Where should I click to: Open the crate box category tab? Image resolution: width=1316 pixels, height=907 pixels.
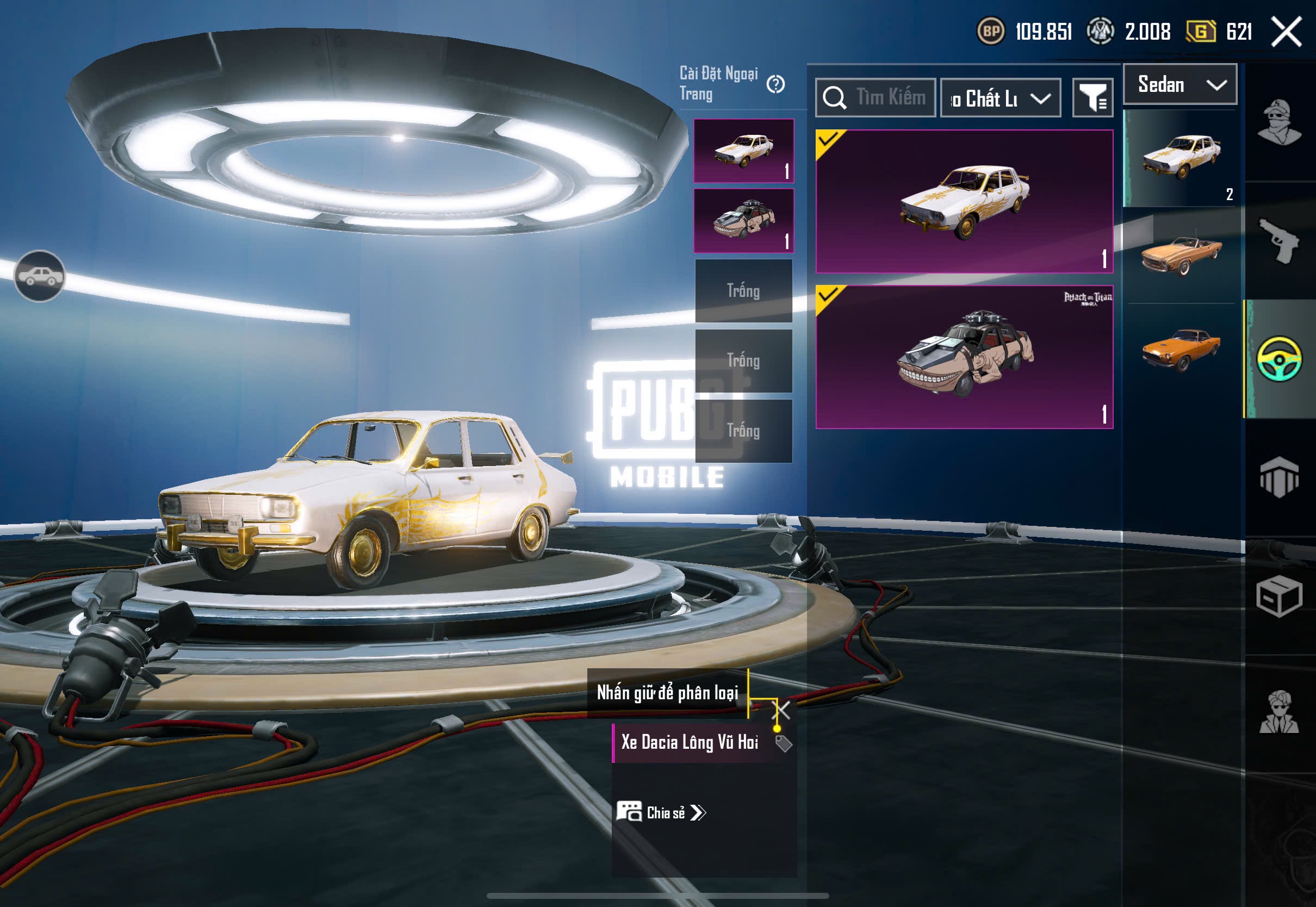coord(1280,597)
